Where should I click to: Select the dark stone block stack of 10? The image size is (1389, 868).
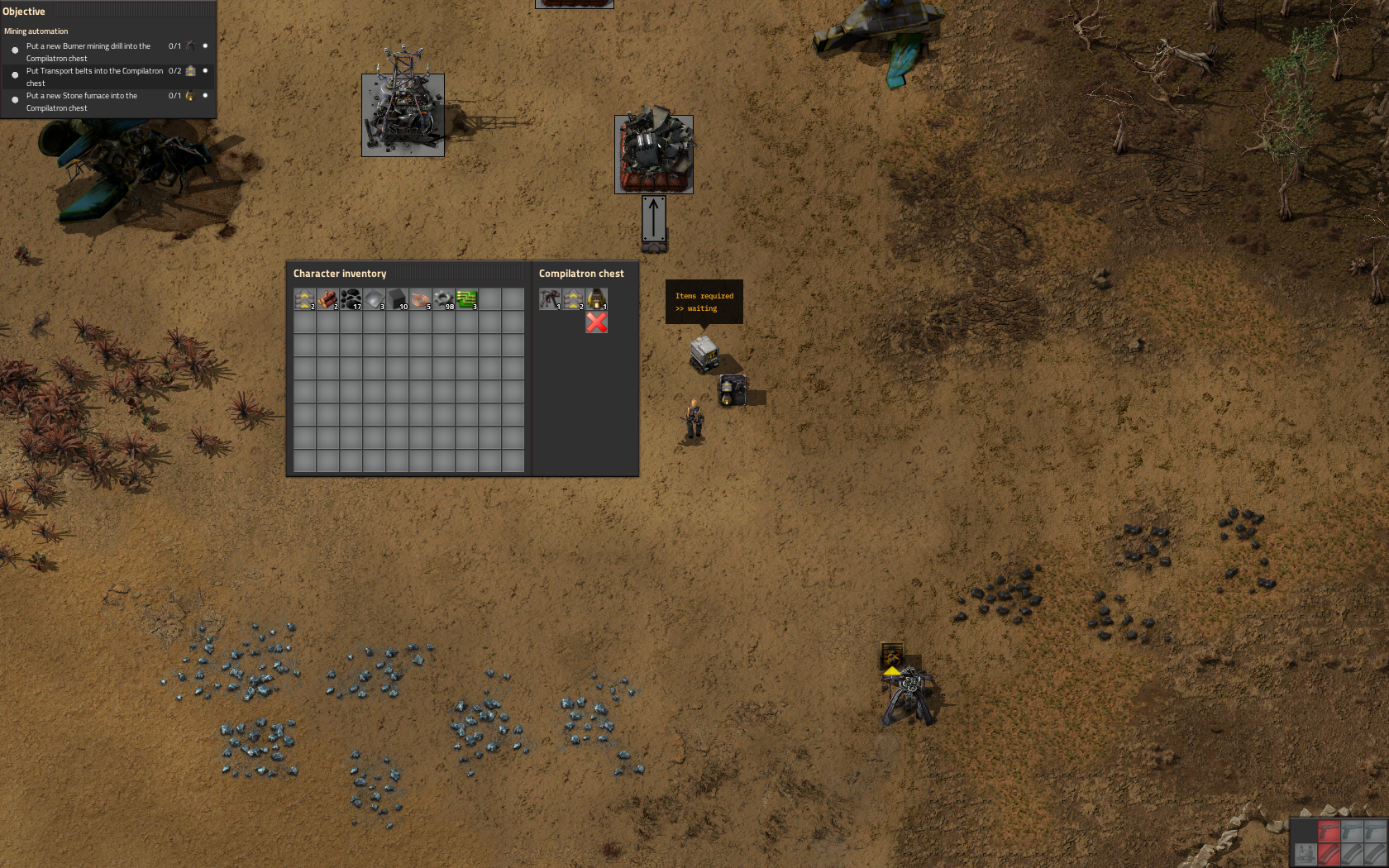(x=397, y=298)
